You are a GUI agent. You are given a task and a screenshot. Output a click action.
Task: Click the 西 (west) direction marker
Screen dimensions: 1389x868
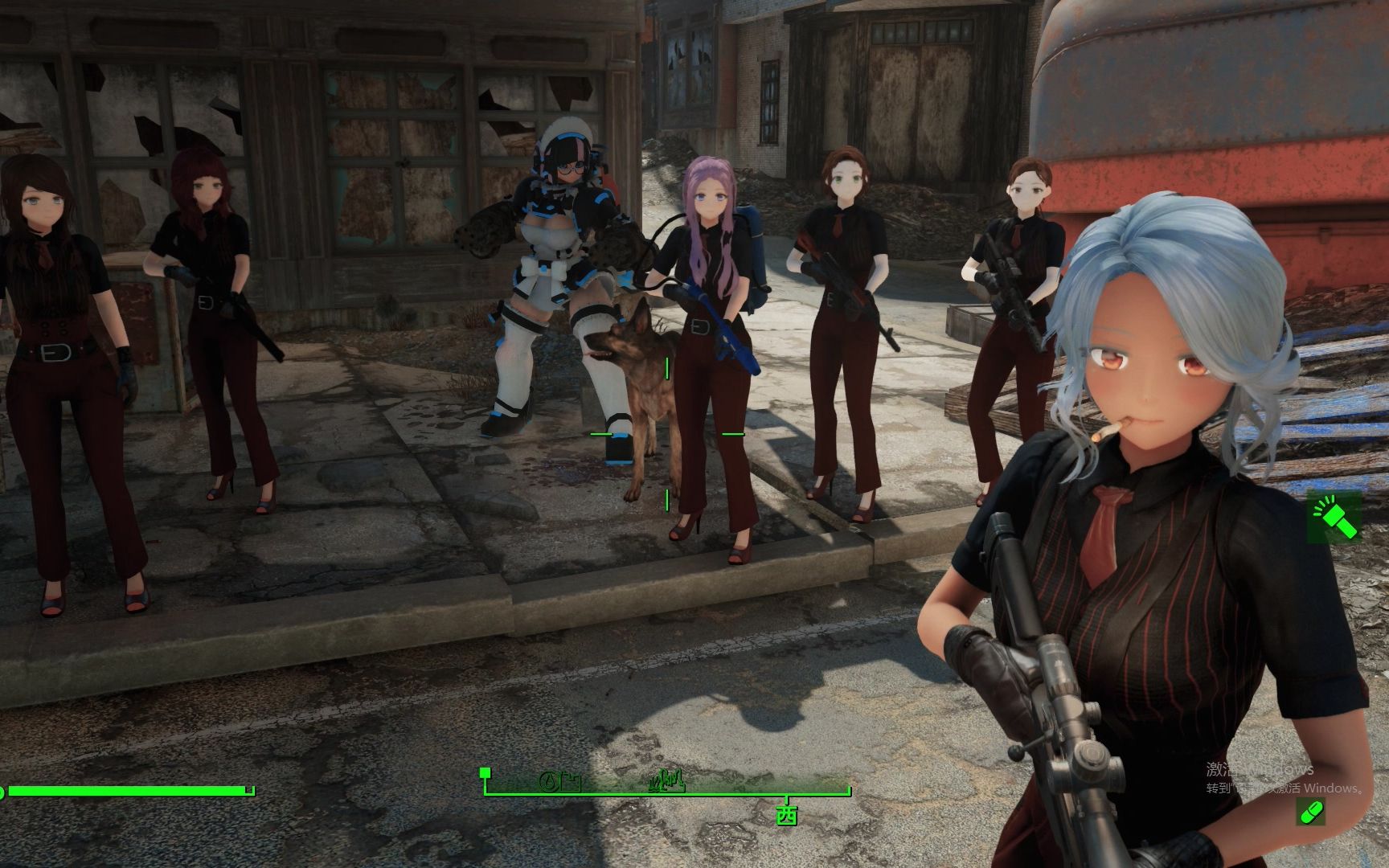(x=786, y=814)
